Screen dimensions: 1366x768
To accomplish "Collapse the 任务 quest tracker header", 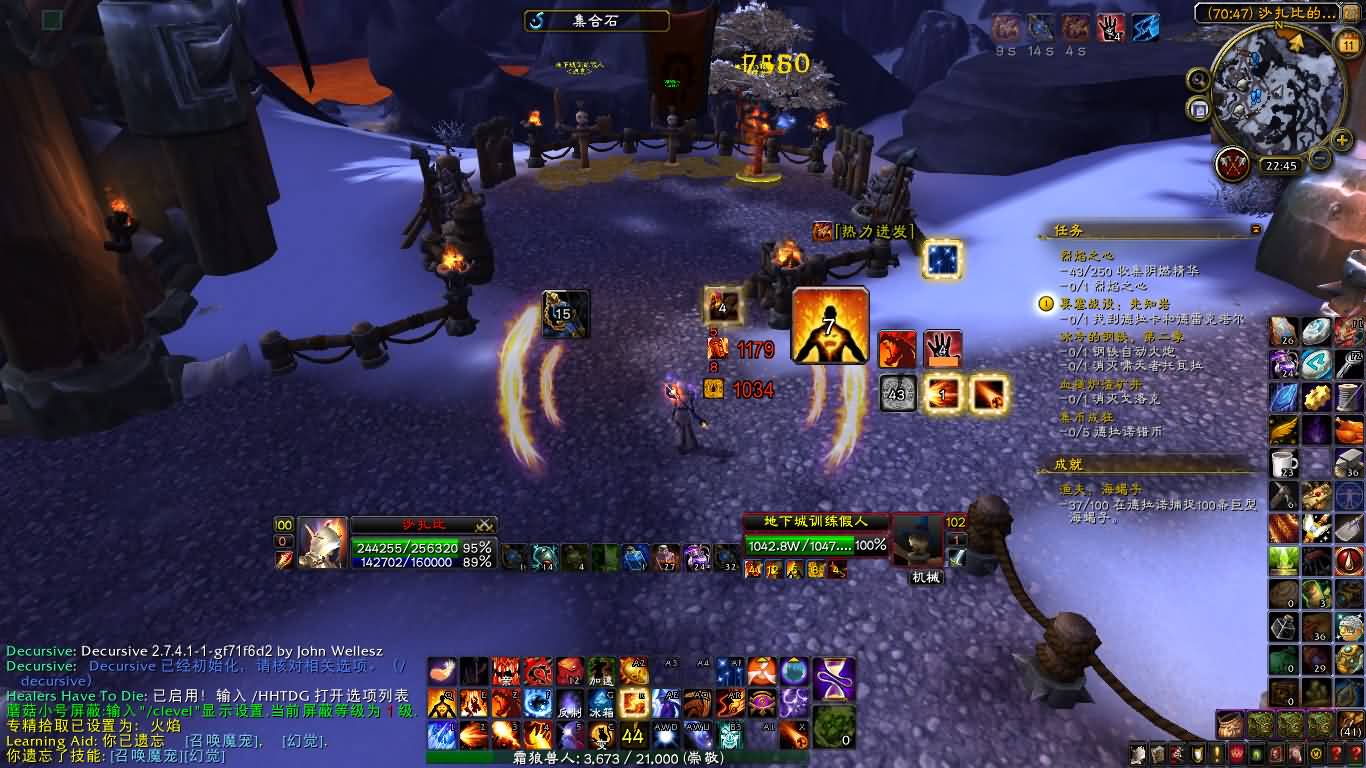I will coord(1255,230).
